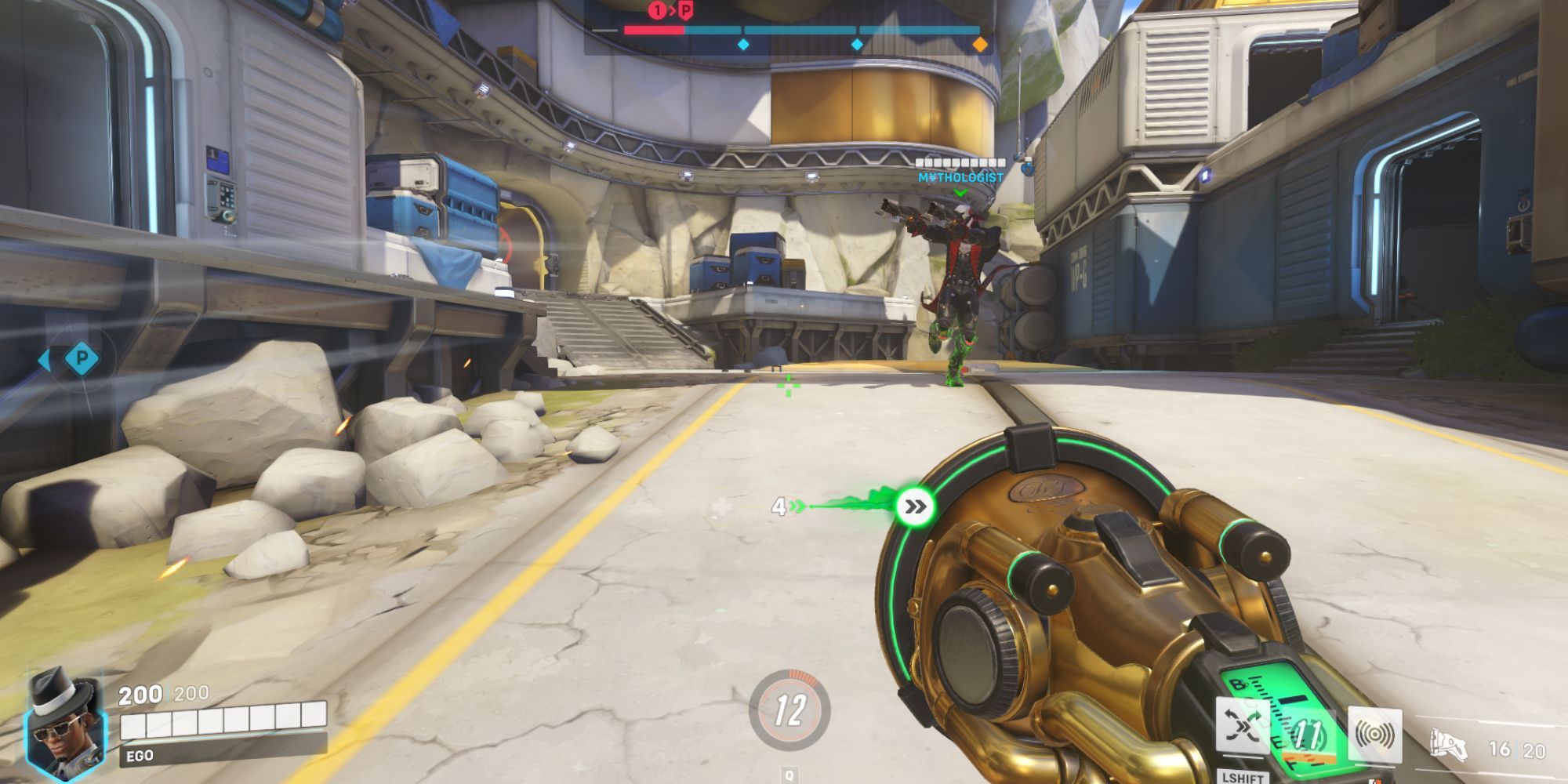Click the MYTHOLOGIST enemy nameplate

pyautogui.click(x=958, y=178)
